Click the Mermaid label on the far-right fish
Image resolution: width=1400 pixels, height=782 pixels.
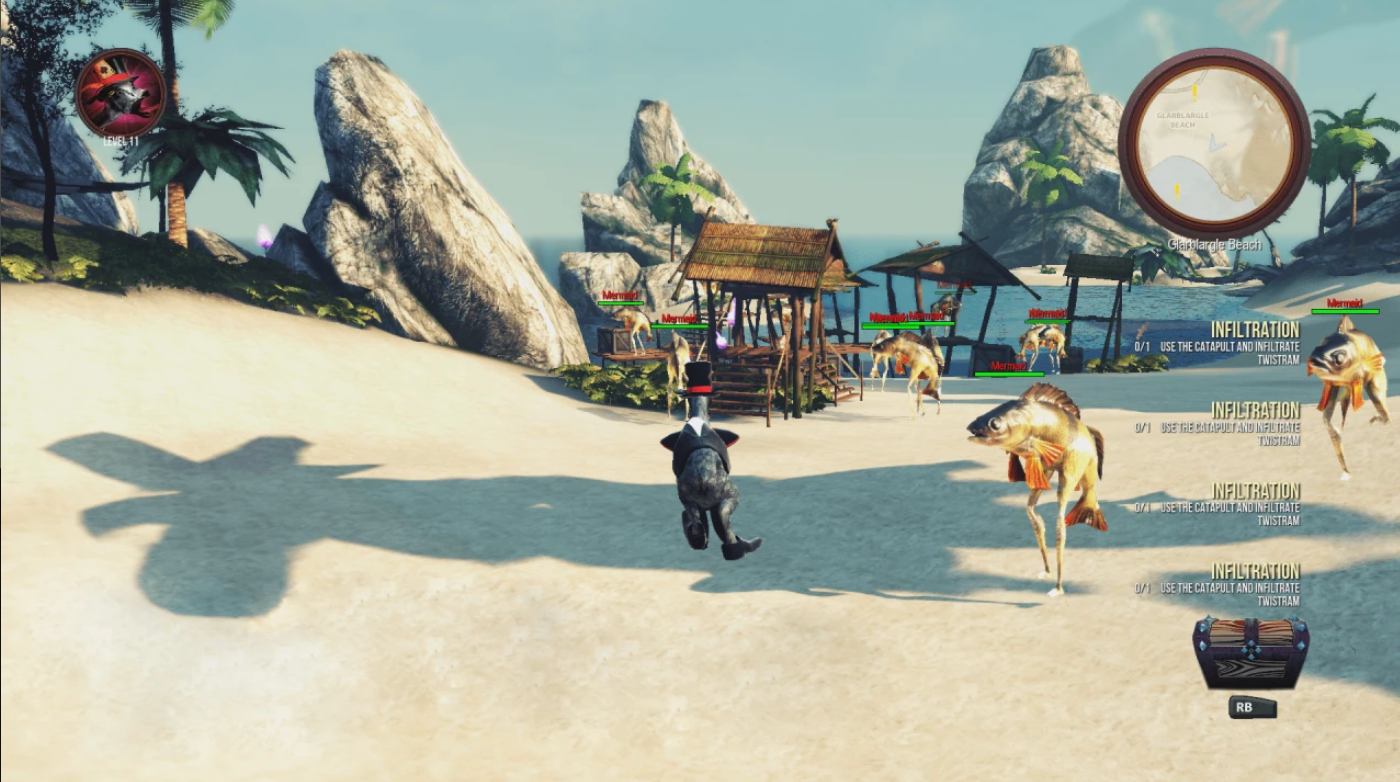(1343, 300)
